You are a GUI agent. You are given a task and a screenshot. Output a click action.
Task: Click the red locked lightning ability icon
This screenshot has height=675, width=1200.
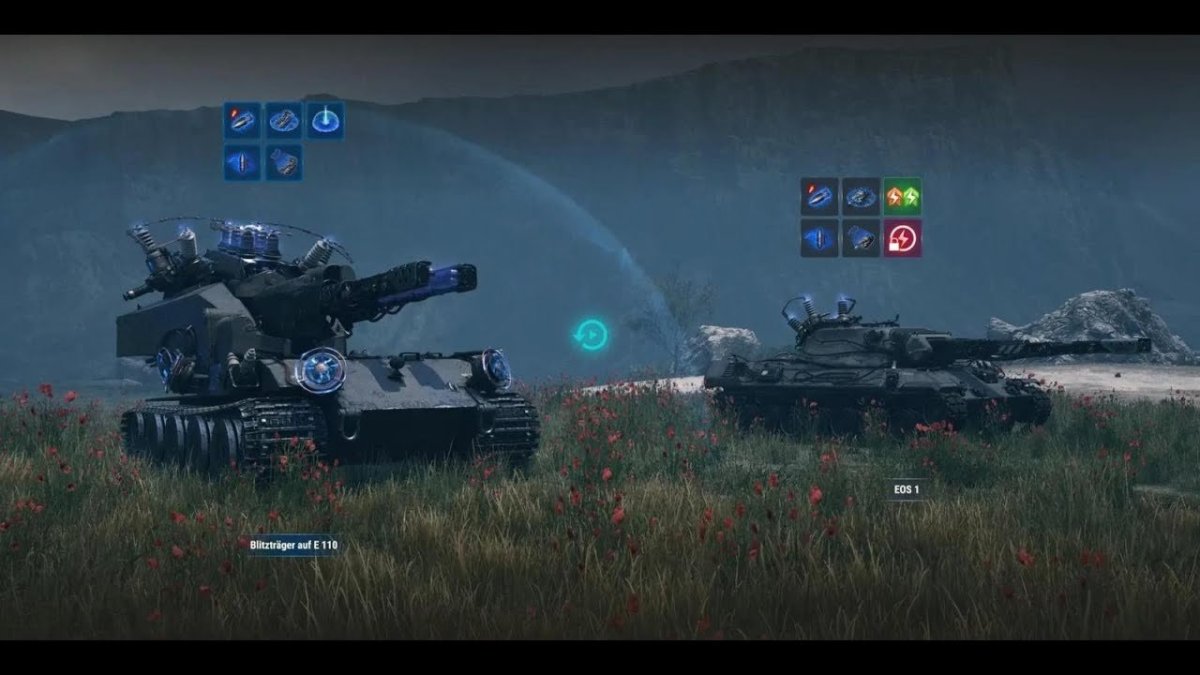pyautogui.click(x=902, y=238)
